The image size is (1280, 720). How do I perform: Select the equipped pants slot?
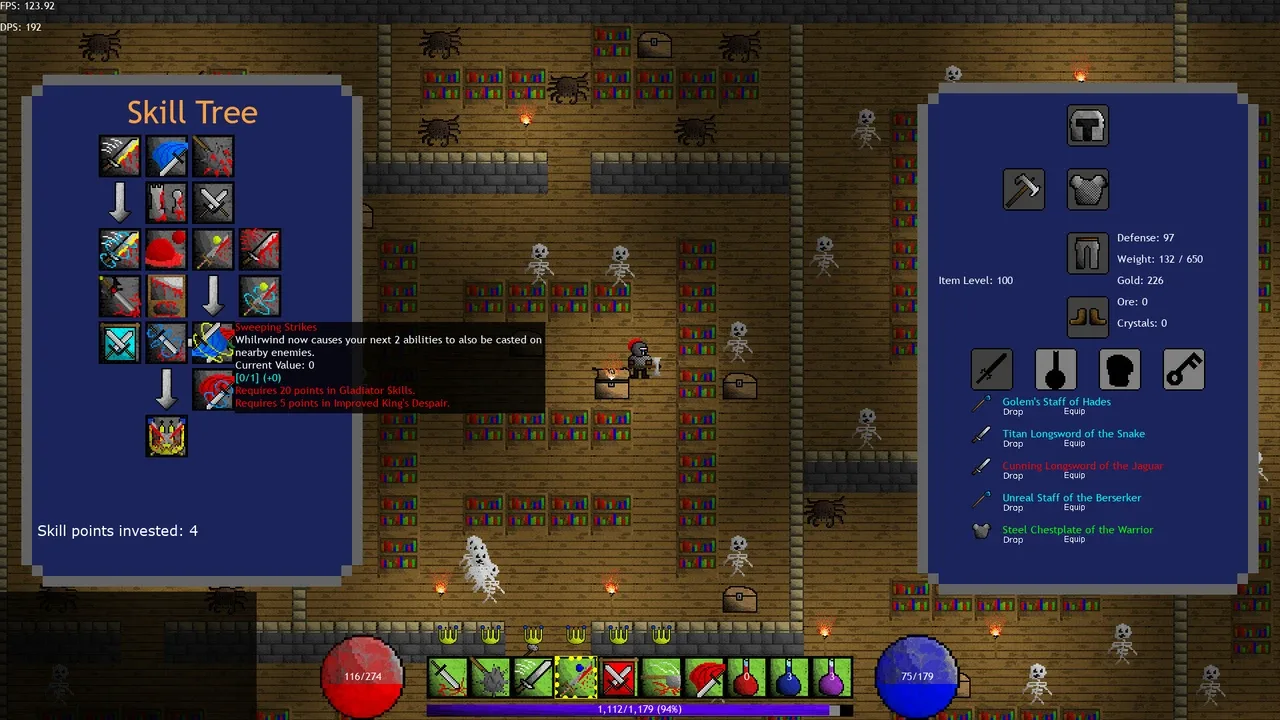click(1087, 254)
